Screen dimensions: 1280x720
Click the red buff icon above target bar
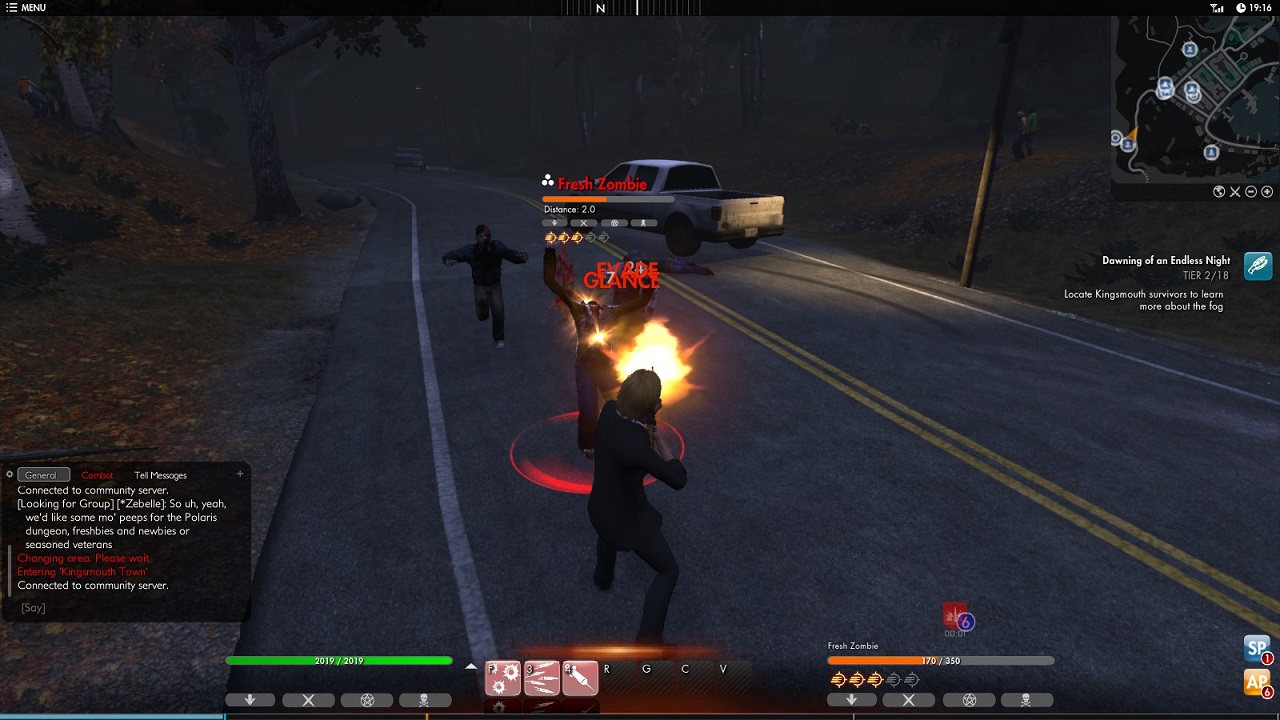pyautogui.click(x=955, y=614)
